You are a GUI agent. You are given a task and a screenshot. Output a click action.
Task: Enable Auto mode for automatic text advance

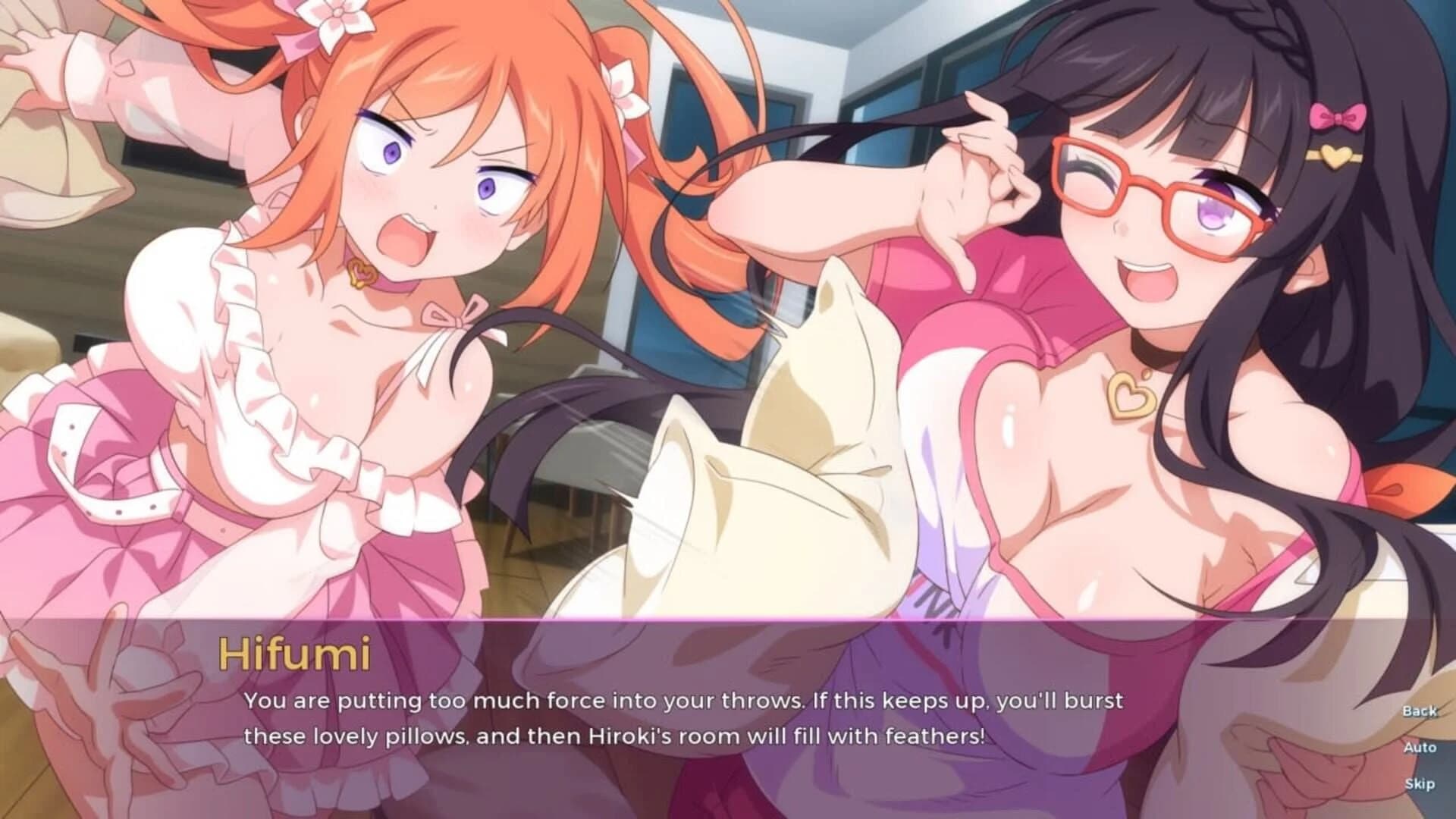(1419, 749)
